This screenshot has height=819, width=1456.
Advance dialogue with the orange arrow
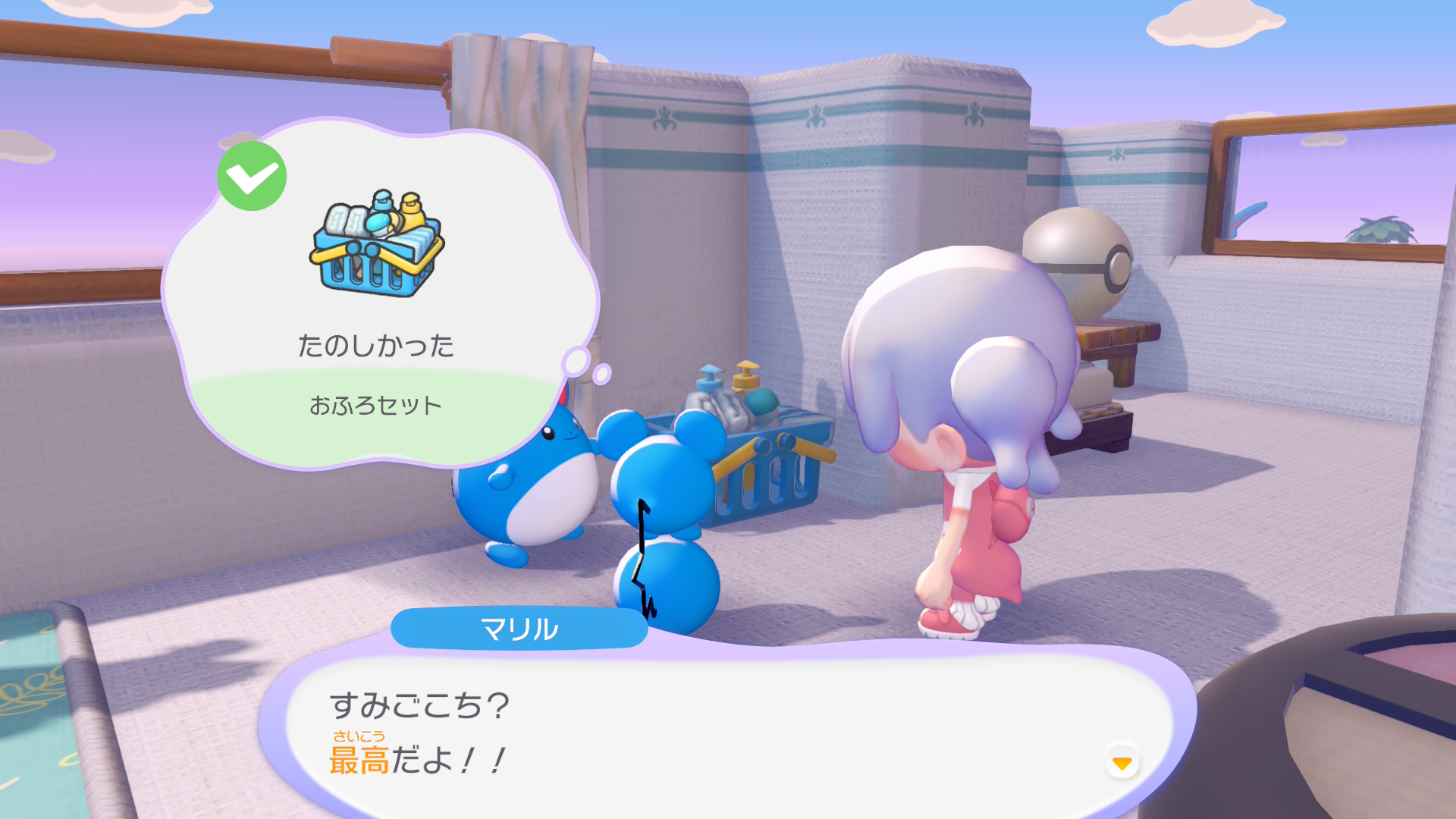pos(1122,762)
